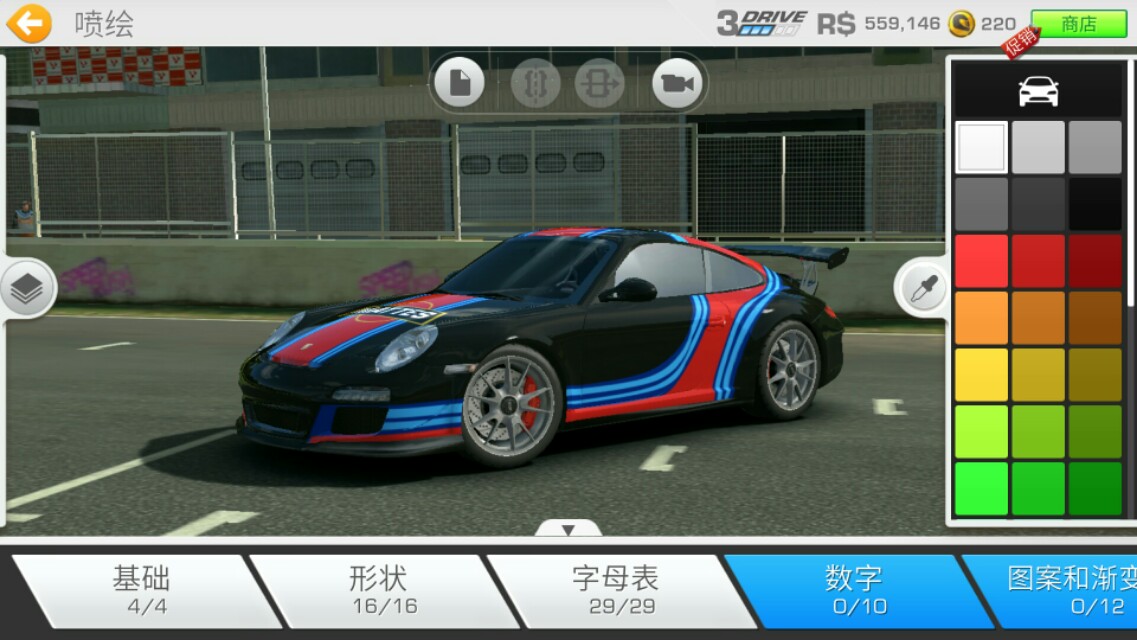Click the gold coin currency icon
Viewport: 1137px width, 640px height.
click(961, 24)
